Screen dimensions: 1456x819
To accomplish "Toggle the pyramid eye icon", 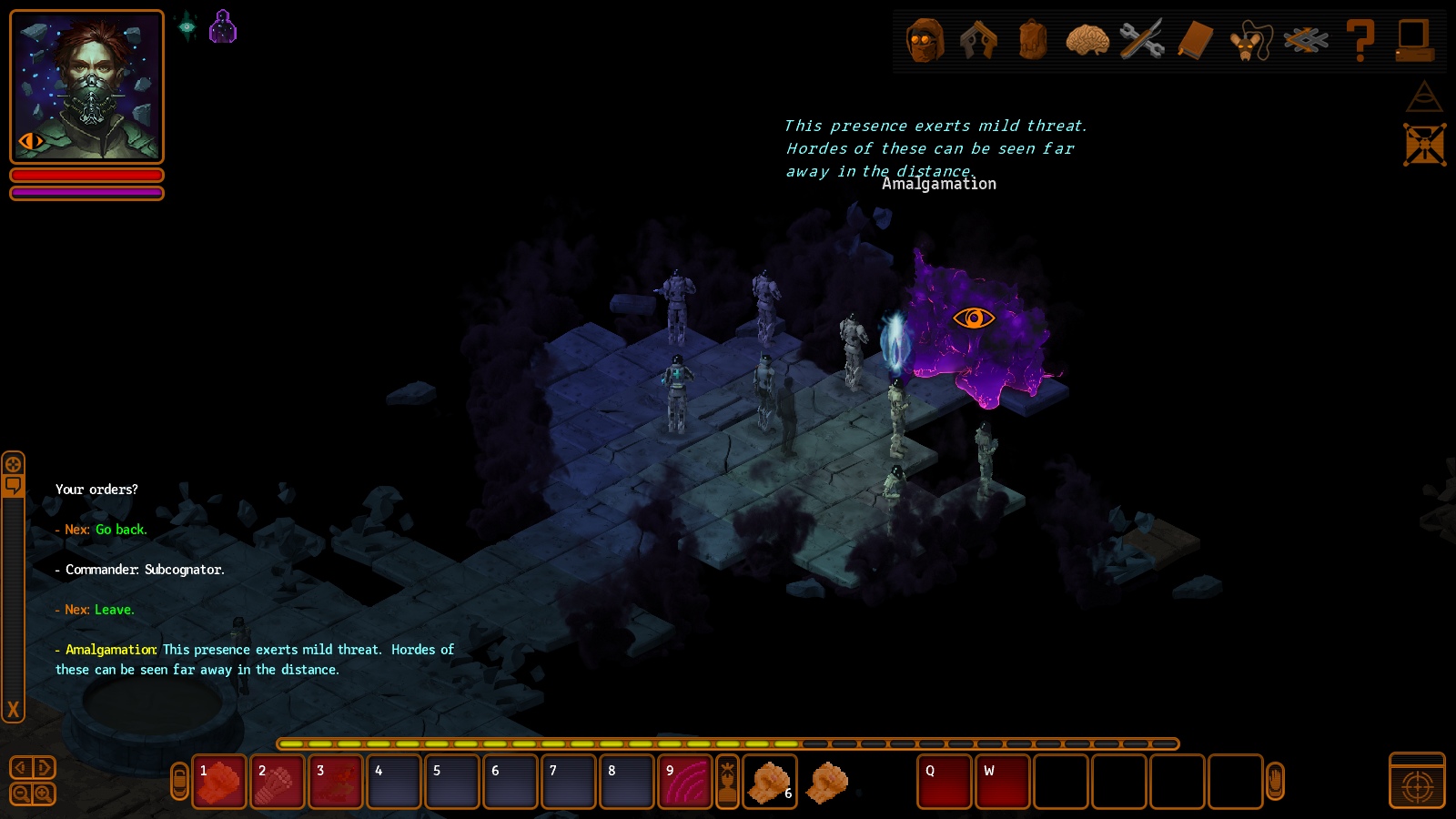I will (x=1424, y=96).
